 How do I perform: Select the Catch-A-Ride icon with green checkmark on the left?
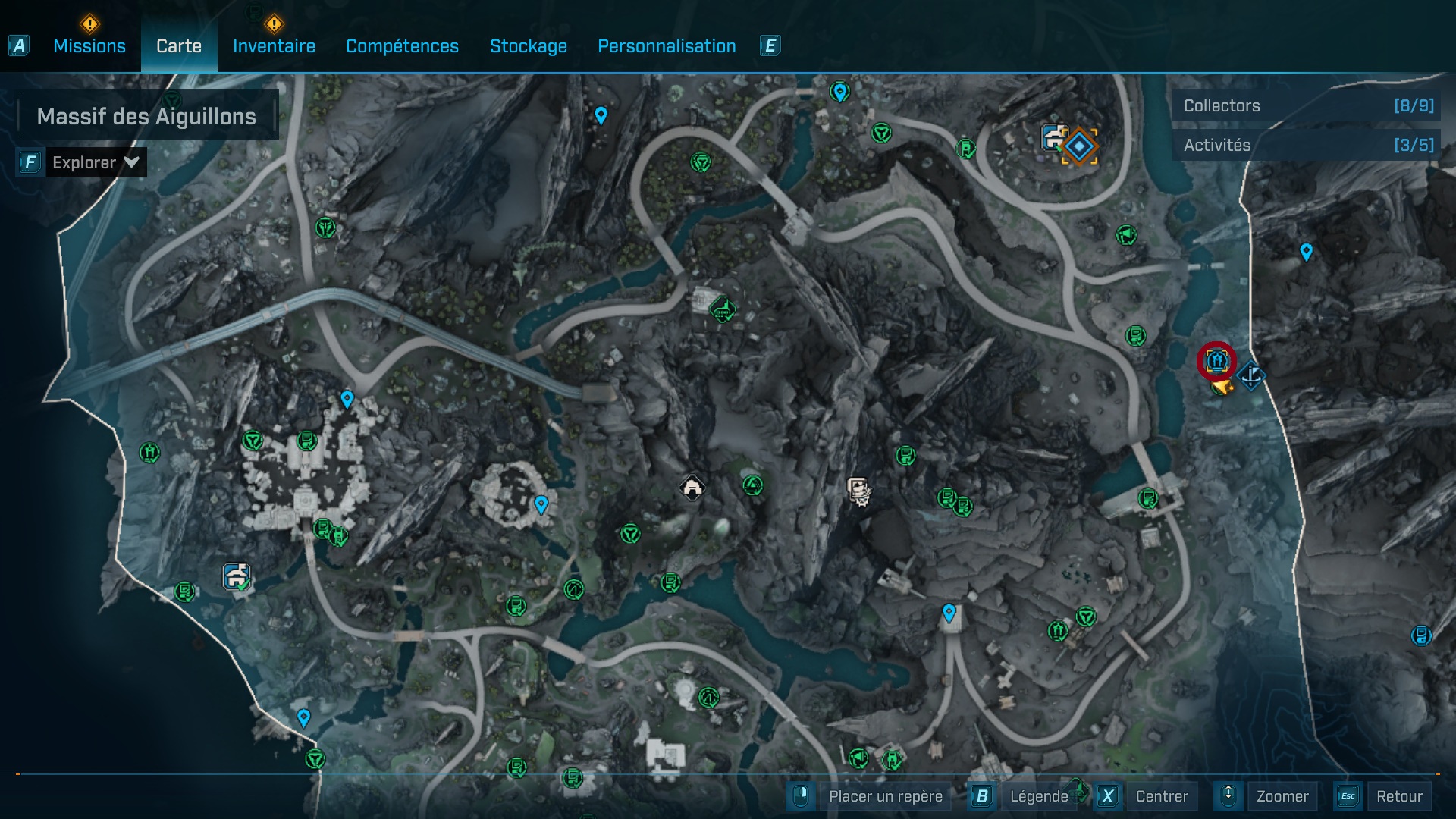click(235, 575)
